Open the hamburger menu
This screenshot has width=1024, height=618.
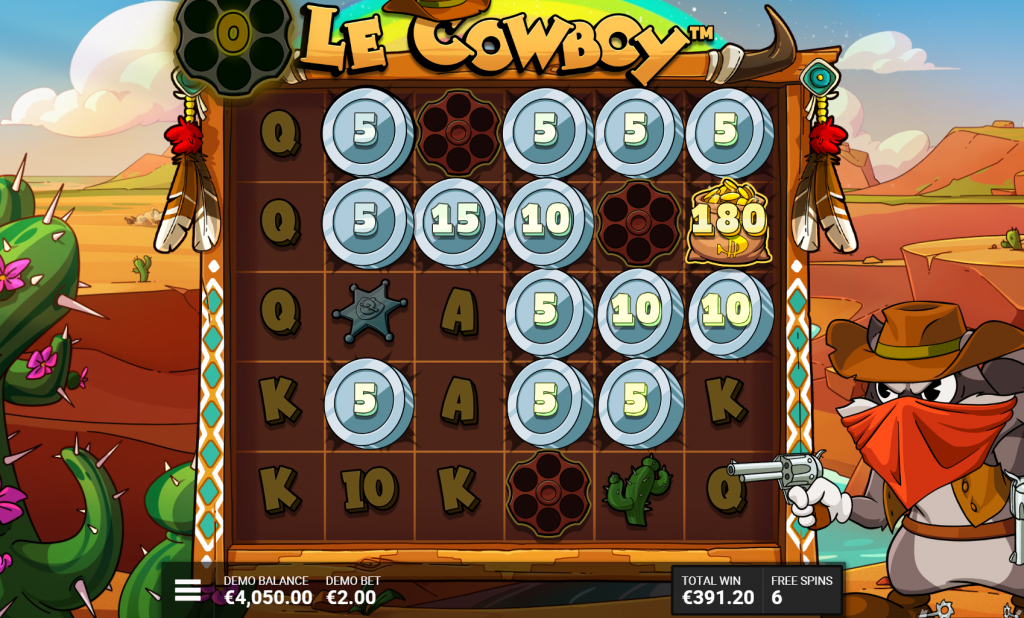click(188, 590)
